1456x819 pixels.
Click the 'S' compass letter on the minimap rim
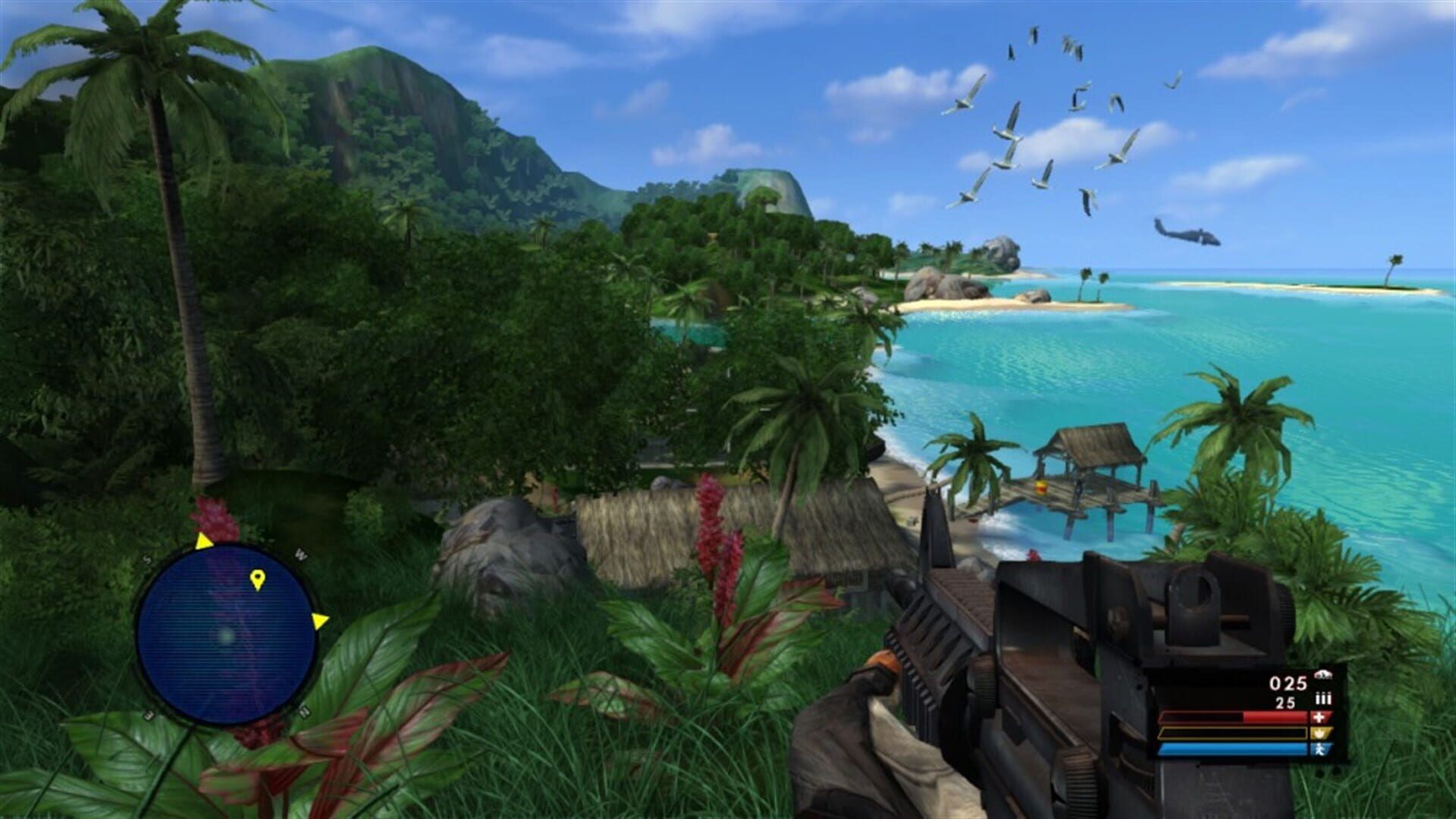pos(147,558)
